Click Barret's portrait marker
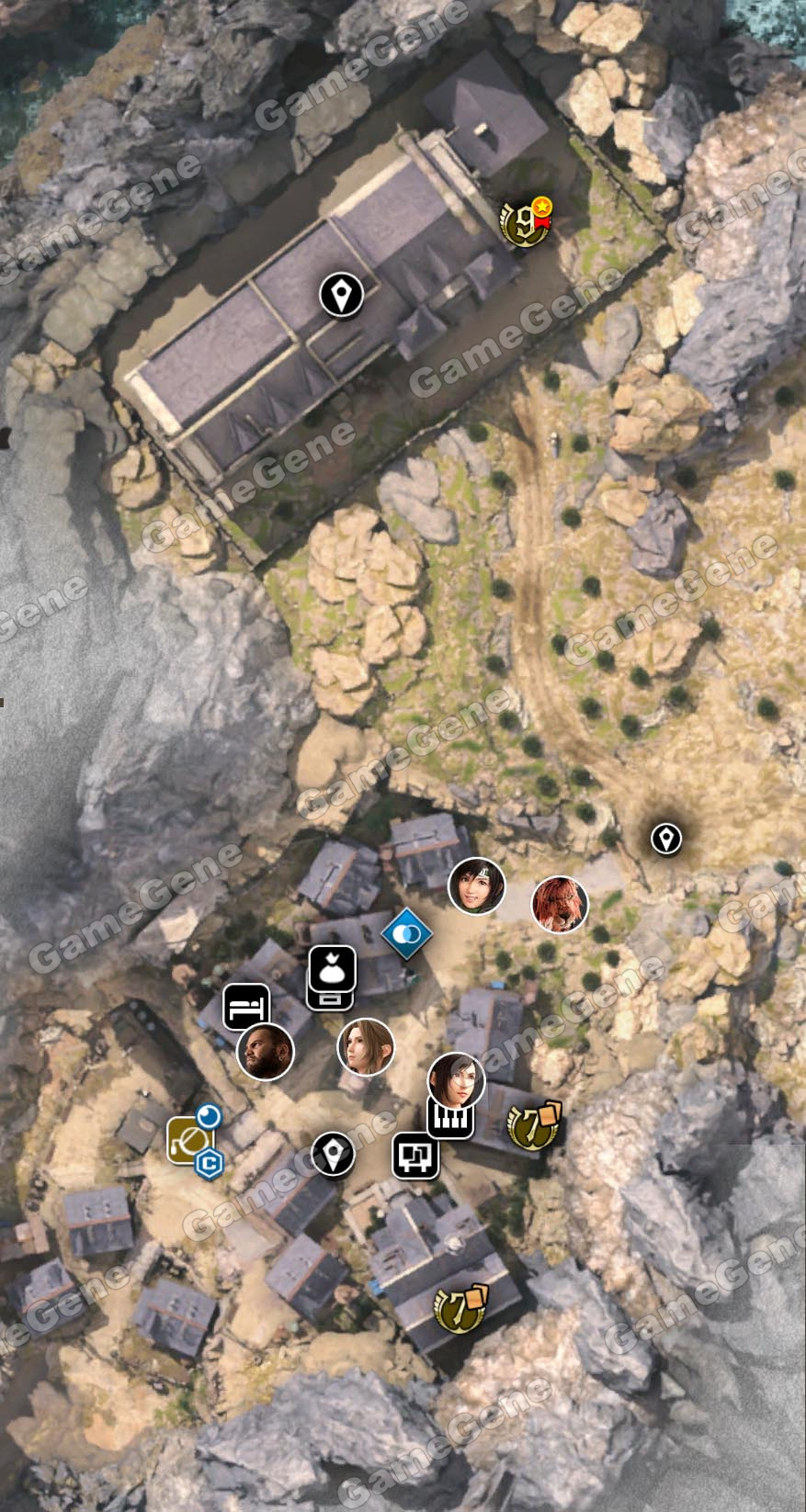This screenshot has width=806, height=1512. (x=266, y=1052)
